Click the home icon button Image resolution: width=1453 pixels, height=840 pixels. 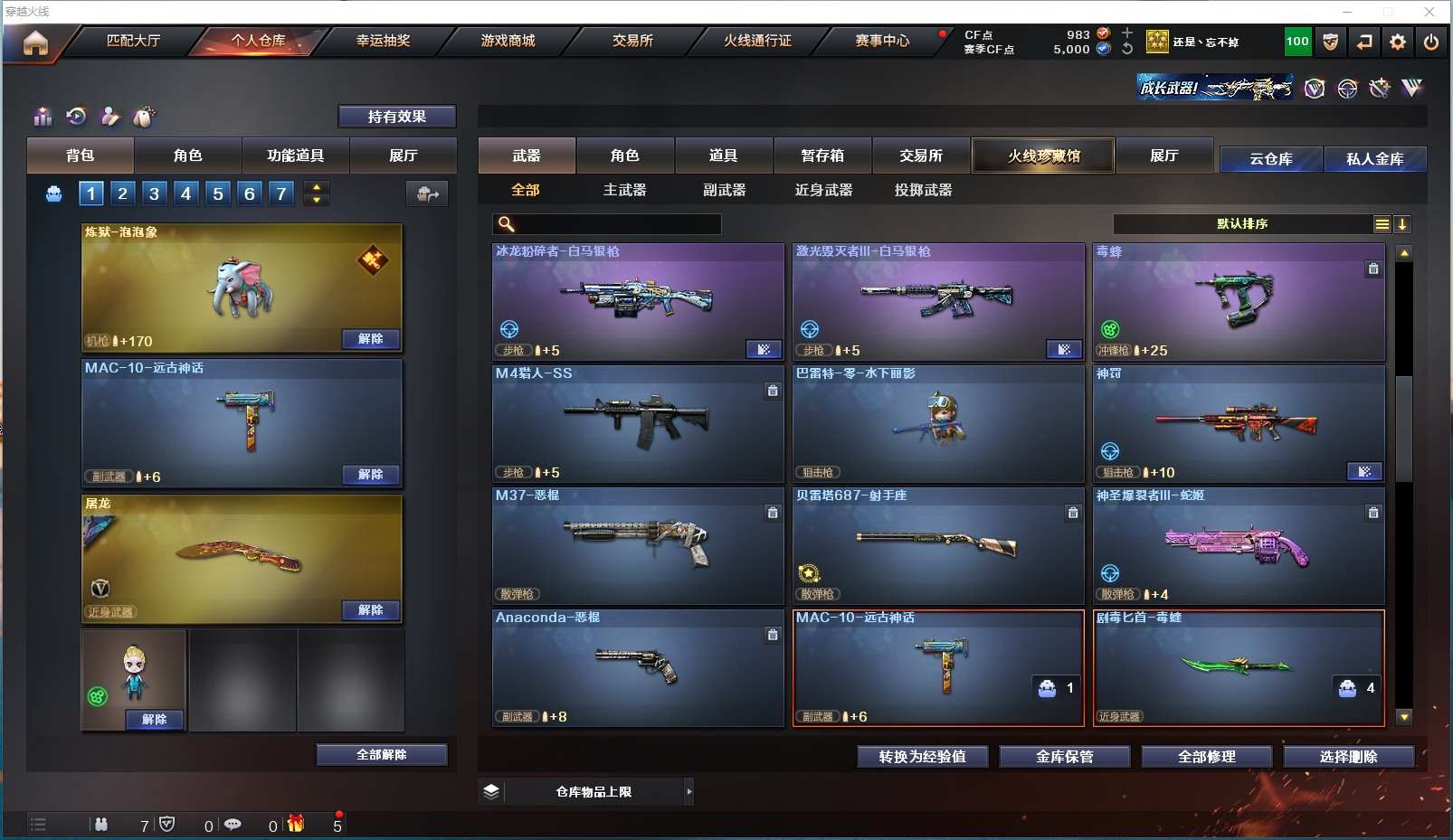point(35,42)
